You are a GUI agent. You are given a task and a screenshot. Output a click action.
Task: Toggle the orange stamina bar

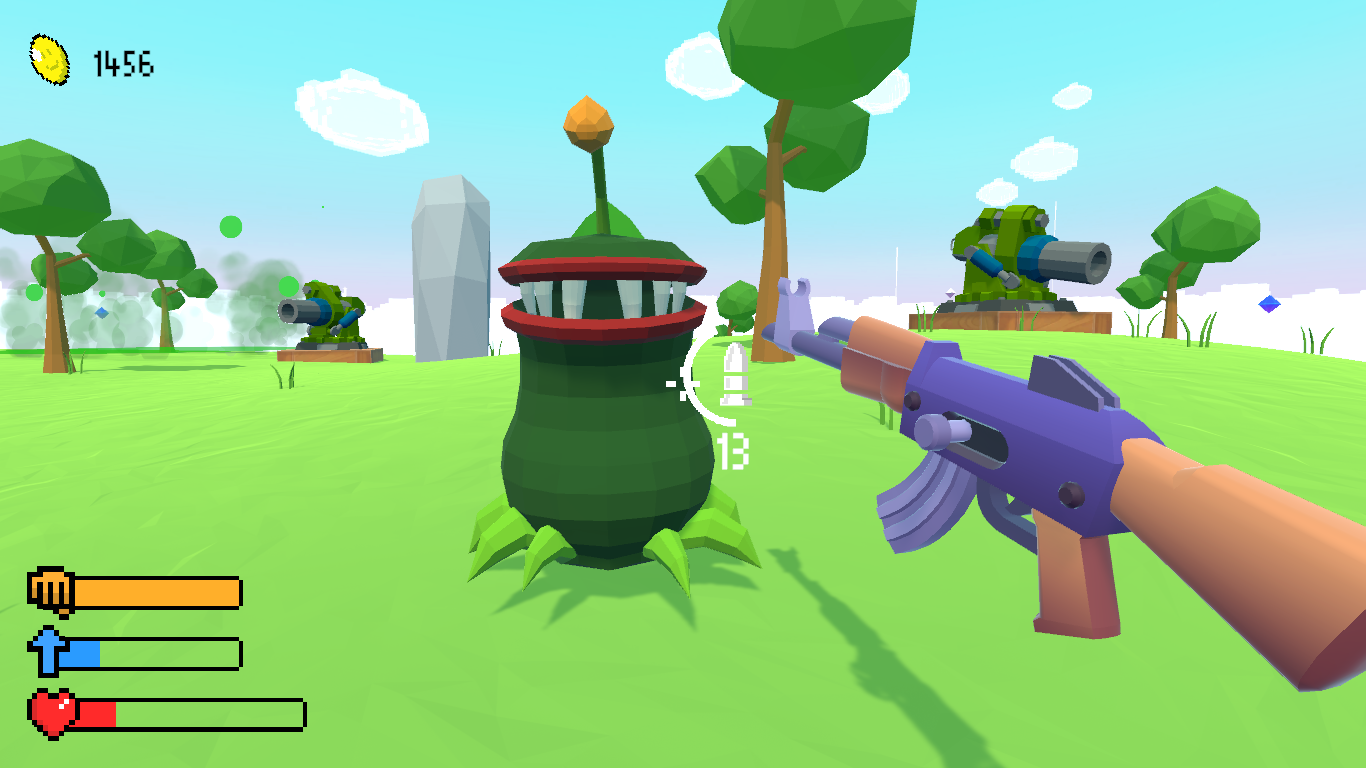click(160, 591)
